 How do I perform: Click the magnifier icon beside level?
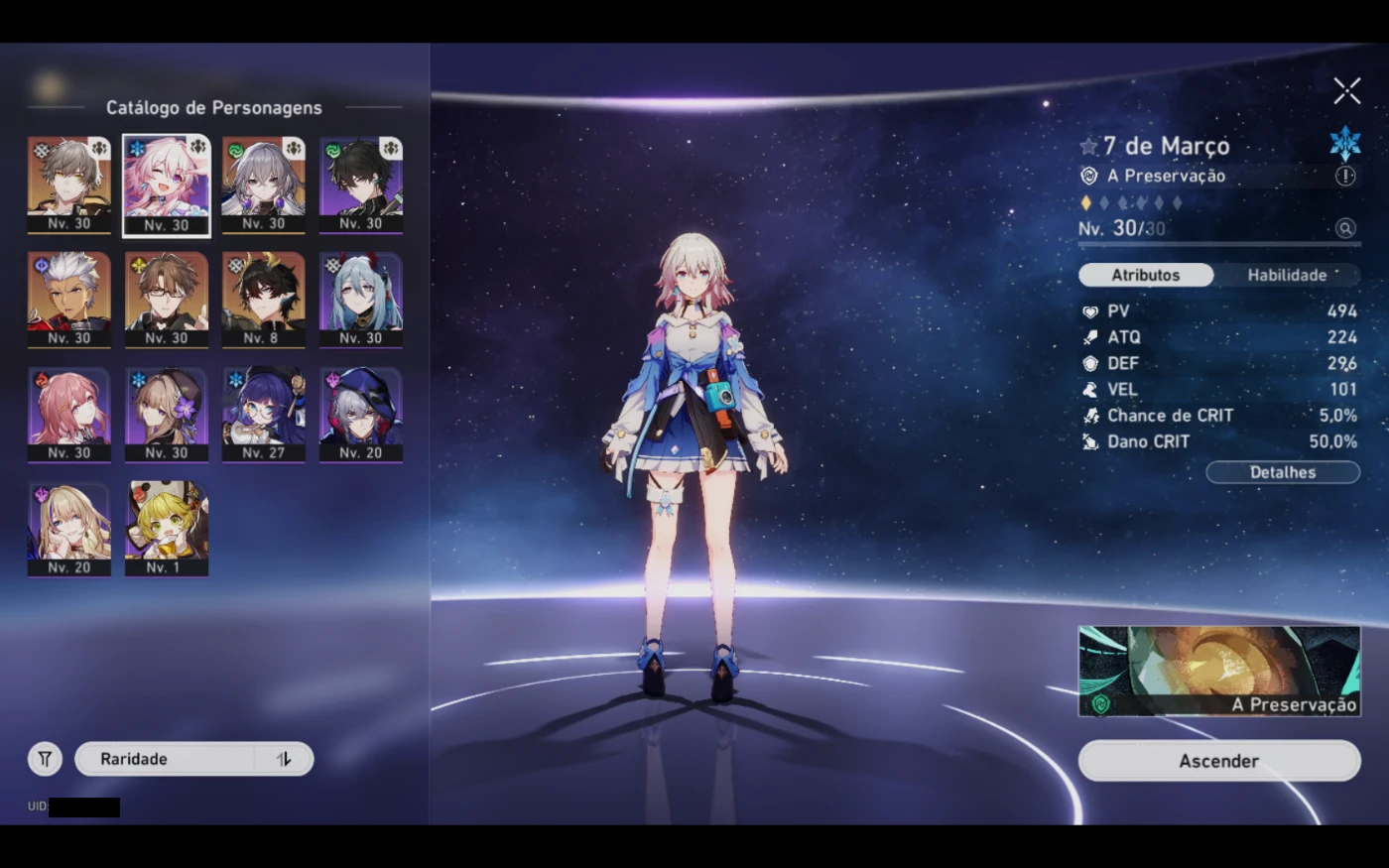coord(1344,228)
